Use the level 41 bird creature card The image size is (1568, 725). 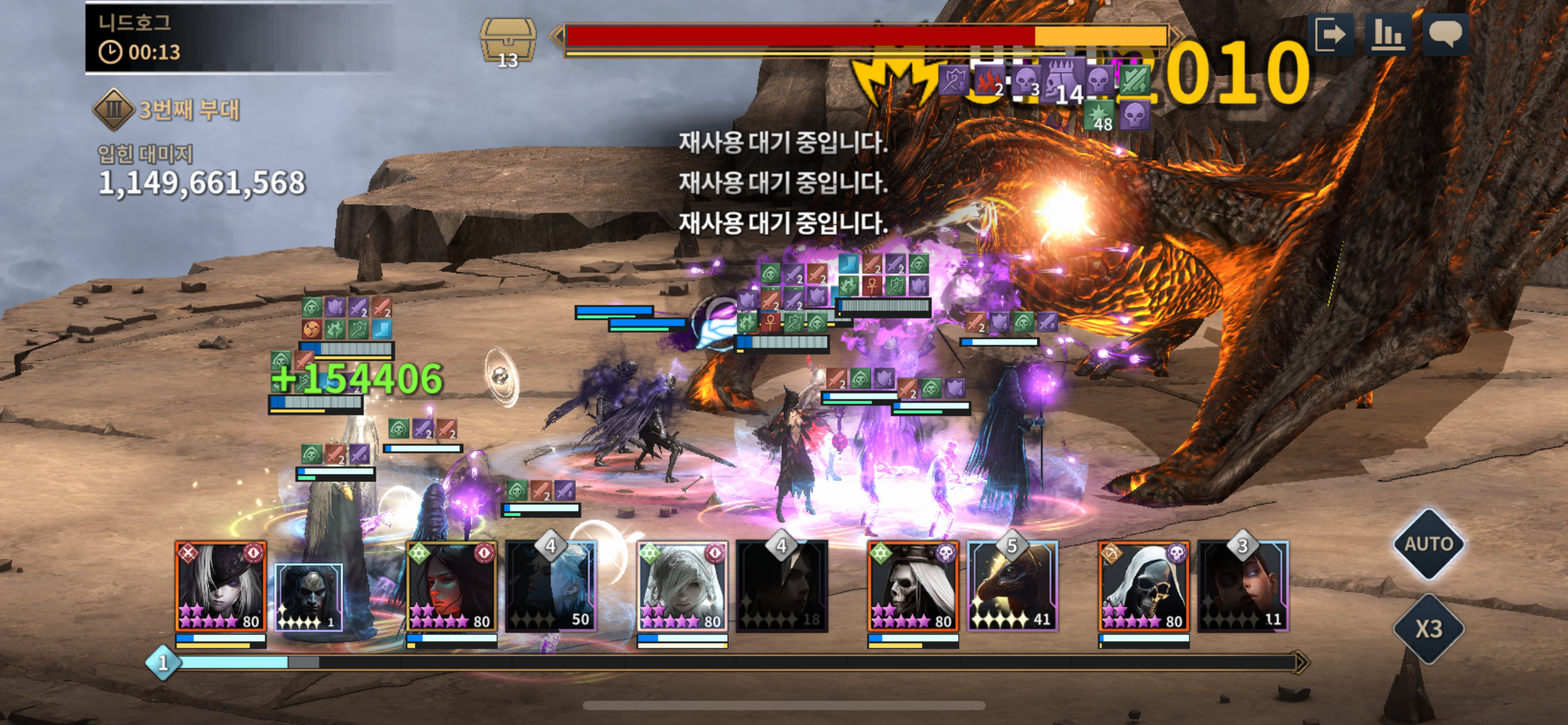[1013, 586]
